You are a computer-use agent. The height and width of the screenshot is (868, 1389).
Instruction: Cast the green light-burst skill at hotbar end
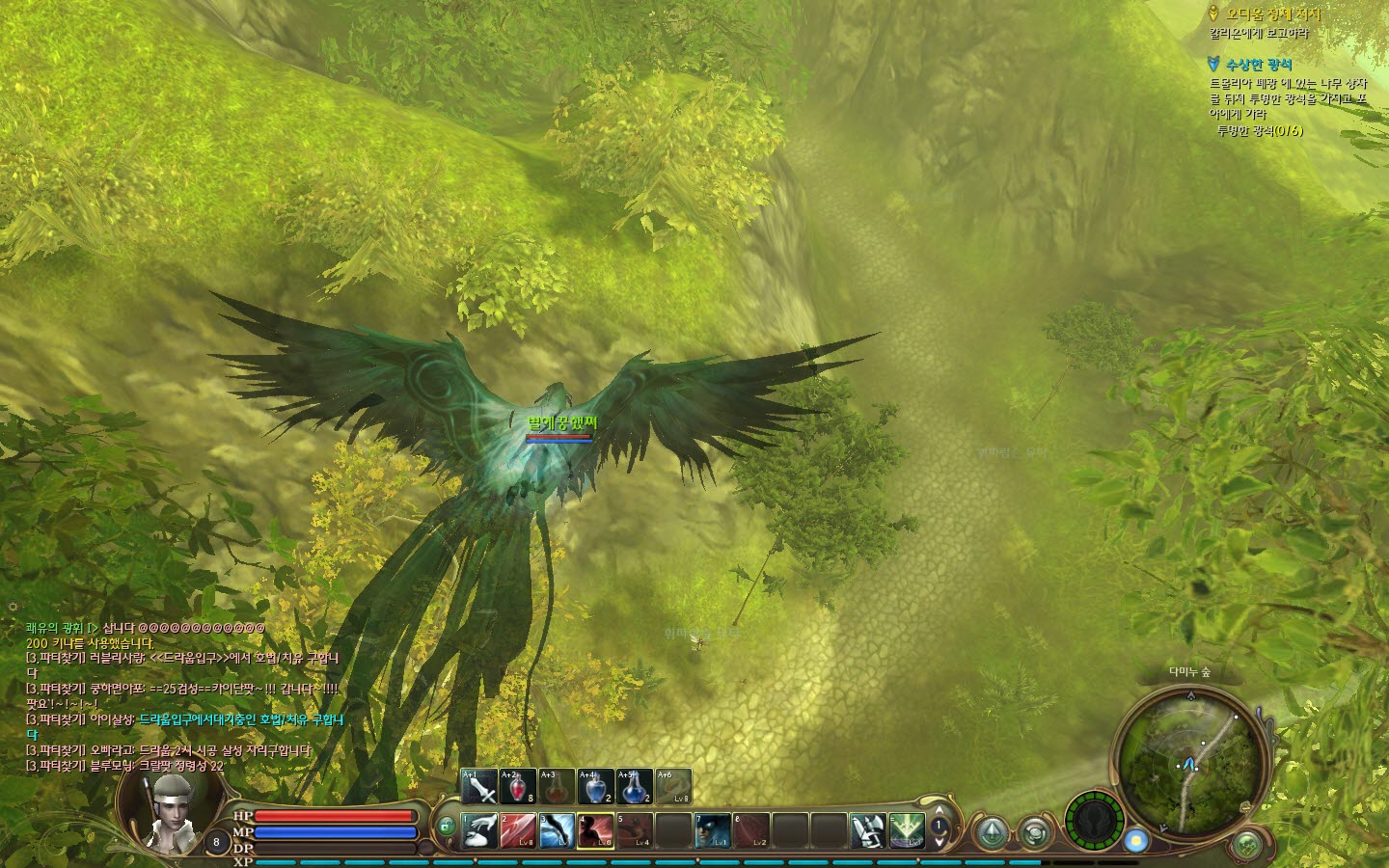907,830
